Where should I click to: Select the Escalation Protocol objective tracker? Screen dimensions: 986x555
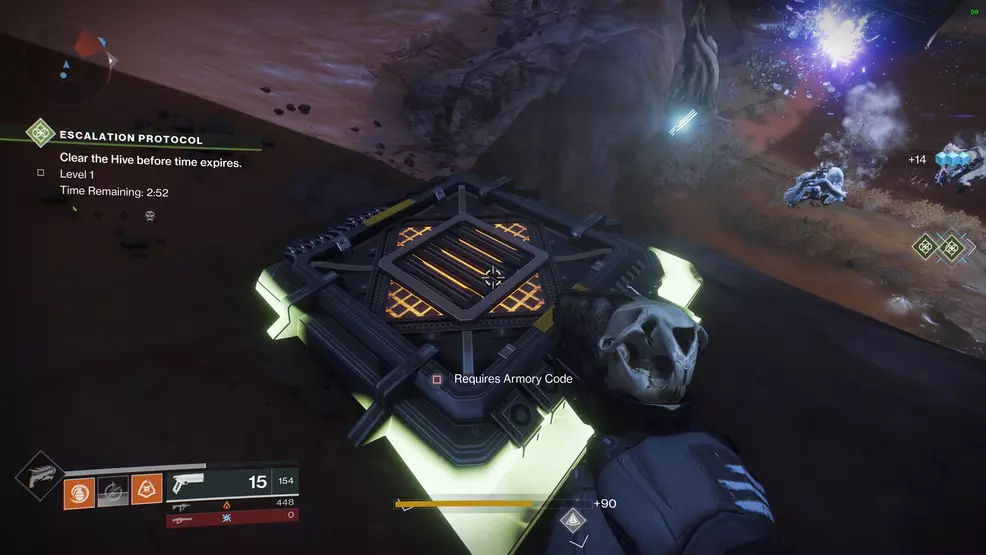(130, 138)
